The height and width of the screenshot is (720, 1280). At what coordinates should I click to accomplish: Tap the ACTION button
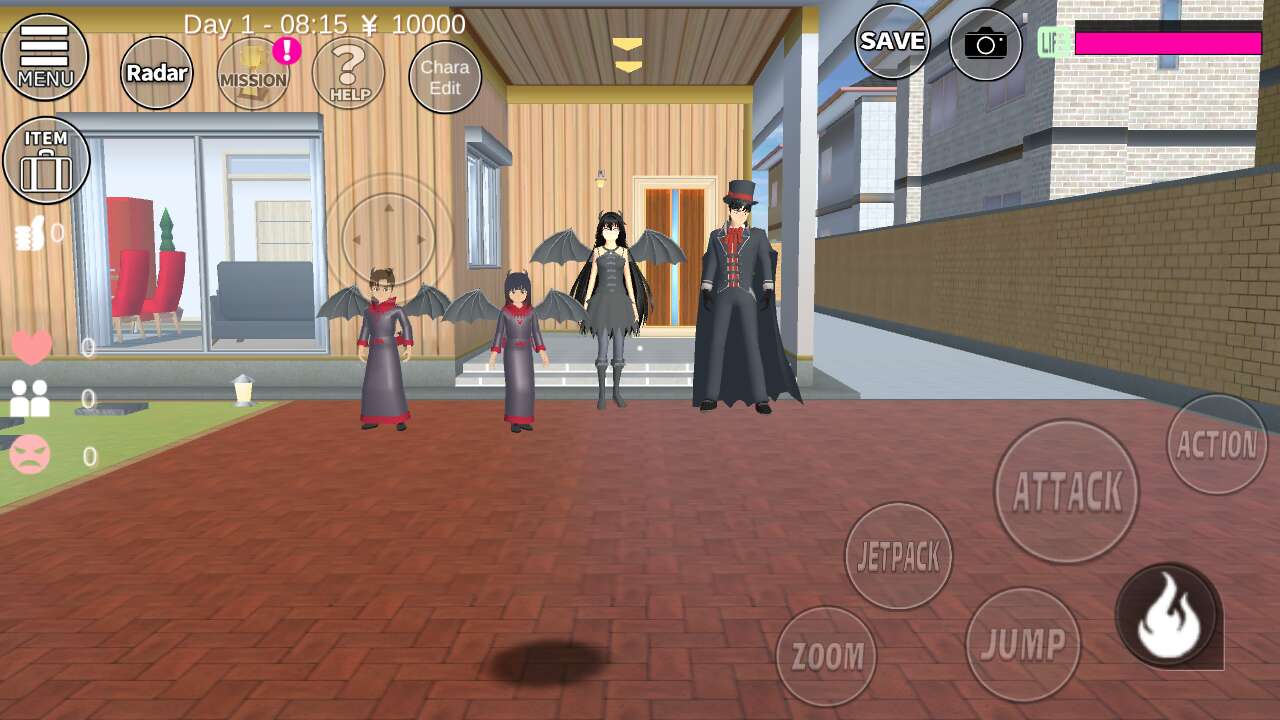click(x=1217, y=444)
